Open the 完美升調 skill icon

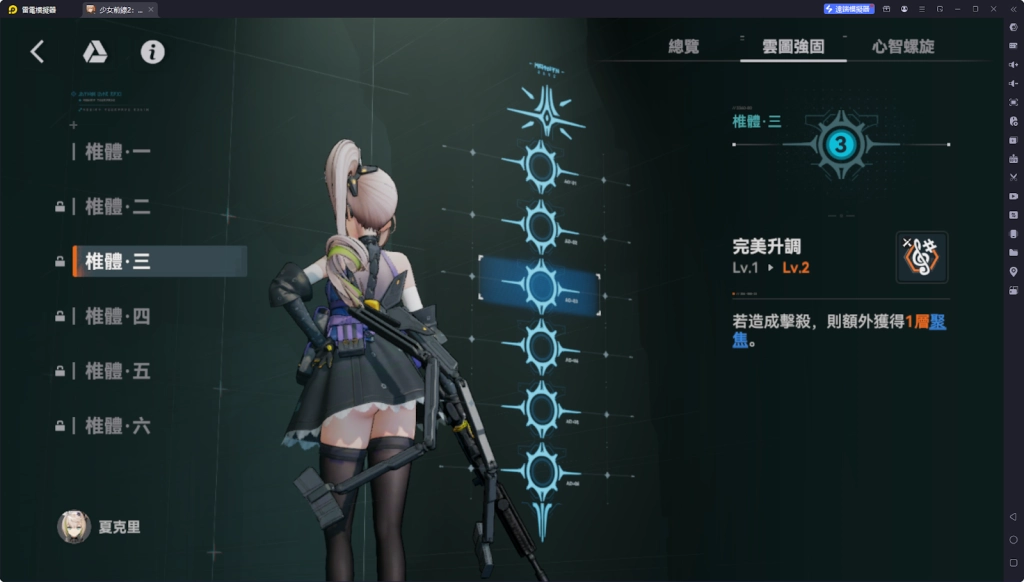[921, 257]
